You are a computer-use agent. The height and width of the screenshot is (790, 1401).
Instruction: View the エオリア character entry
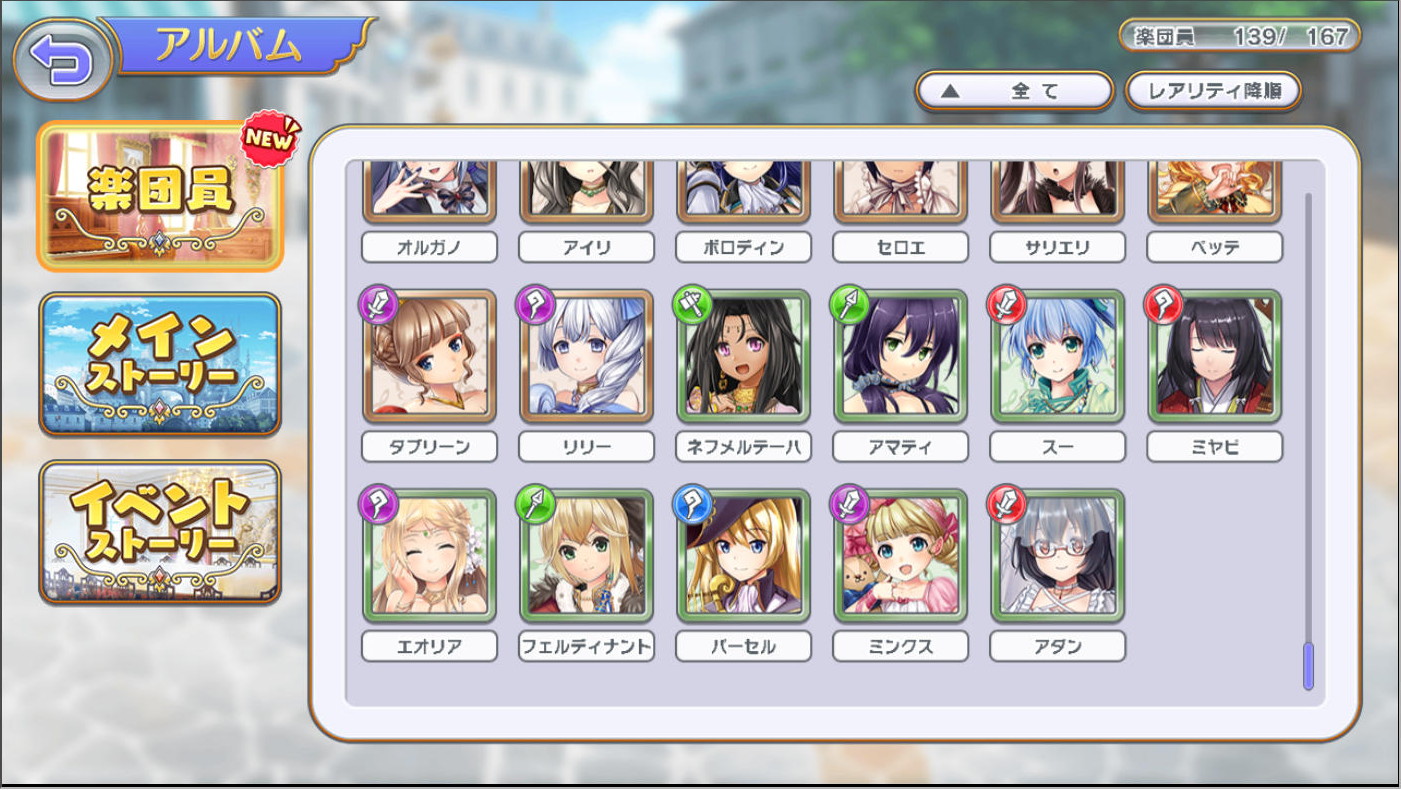pyautogui.click(x=429, y=556)
